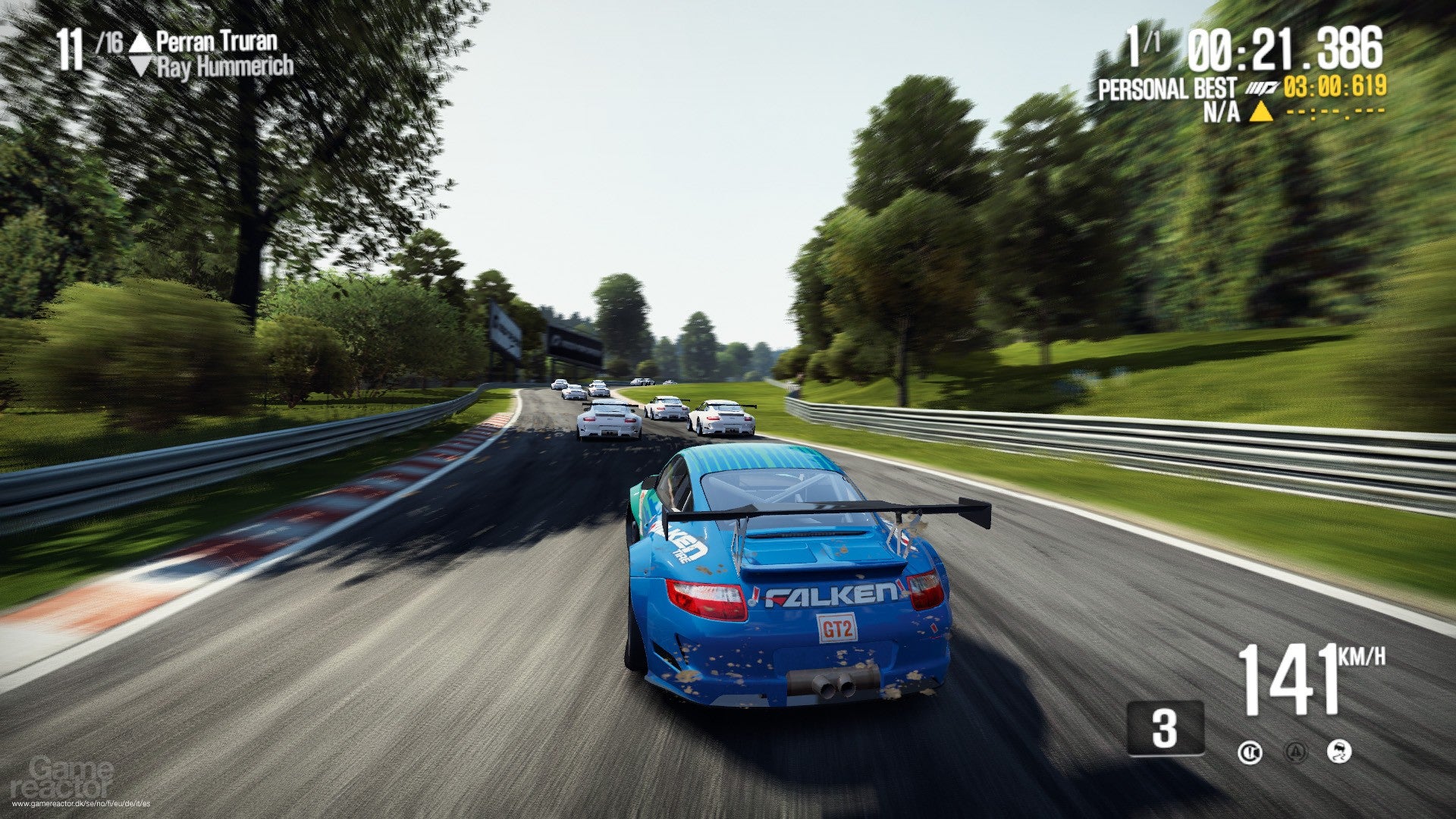
Task: Select driver ahead Perran Truran
Action: (216, 41)
